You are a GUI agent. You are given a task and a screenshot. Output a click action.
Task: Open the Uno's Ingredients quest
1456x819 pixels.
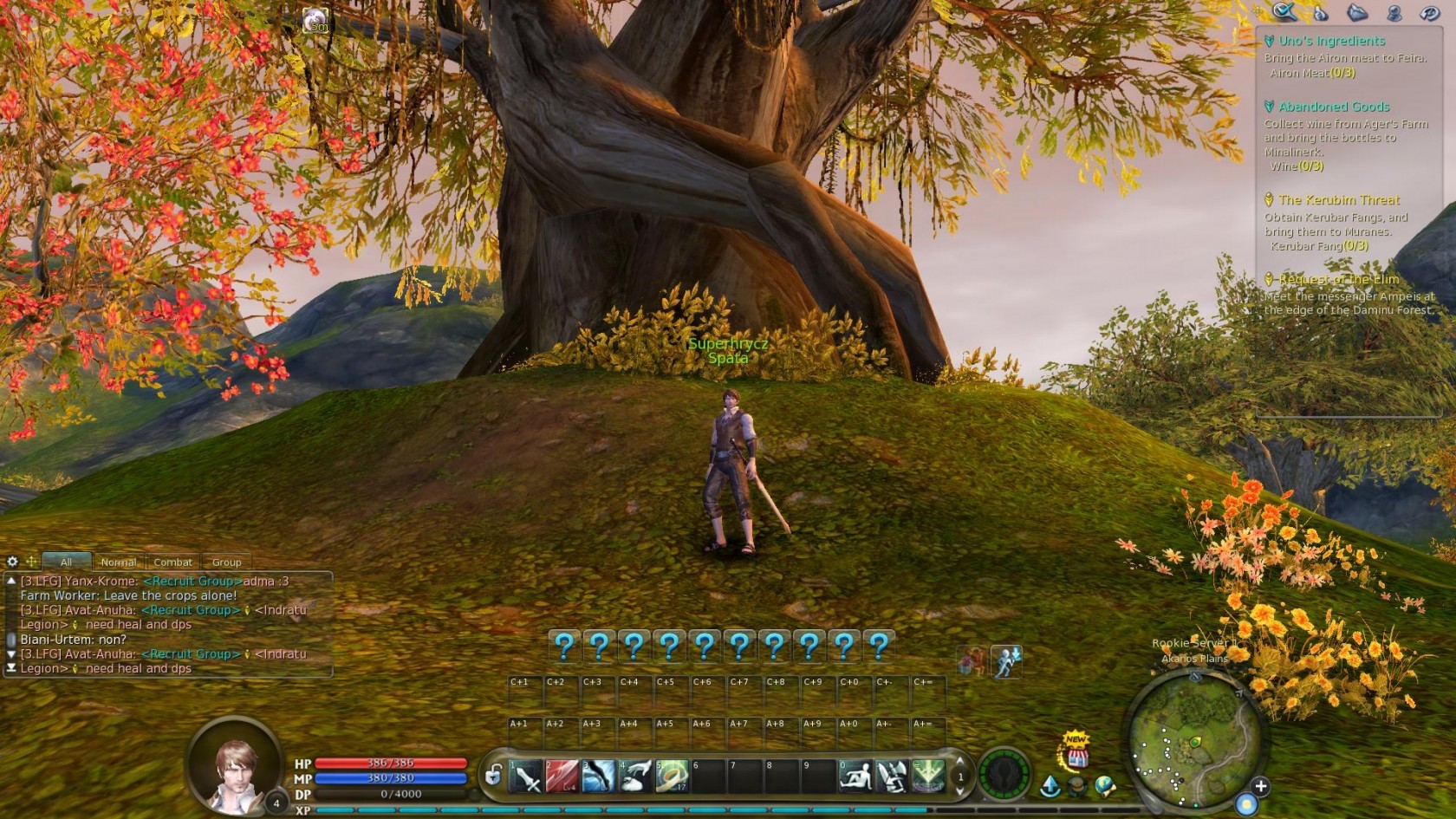click(x=1331, y=41)
